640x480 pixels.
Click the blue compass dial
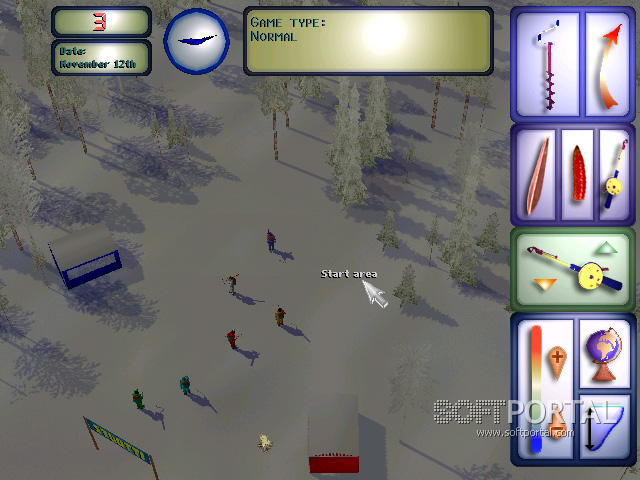point(197,40)
